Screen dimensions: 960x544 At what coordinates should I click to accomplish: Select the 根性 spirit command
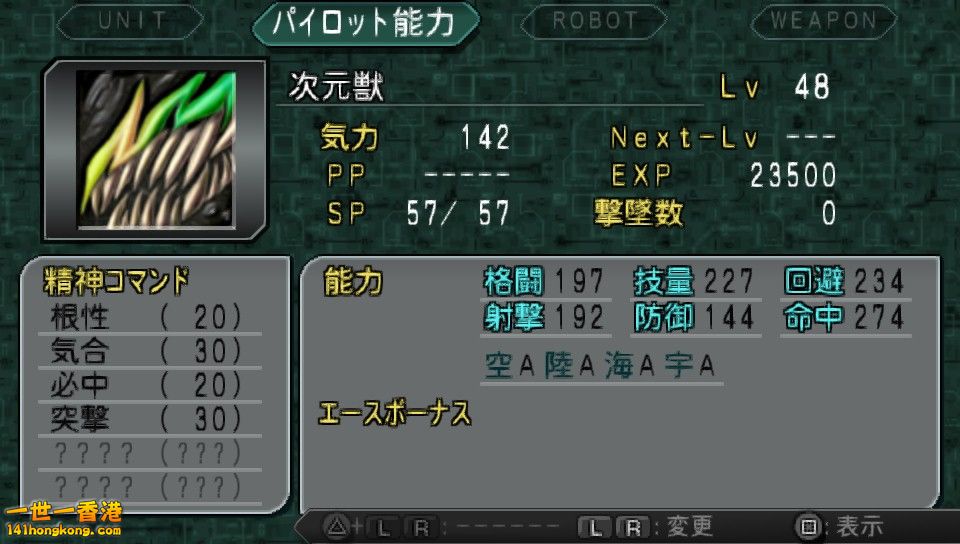(x=146, y=318)
